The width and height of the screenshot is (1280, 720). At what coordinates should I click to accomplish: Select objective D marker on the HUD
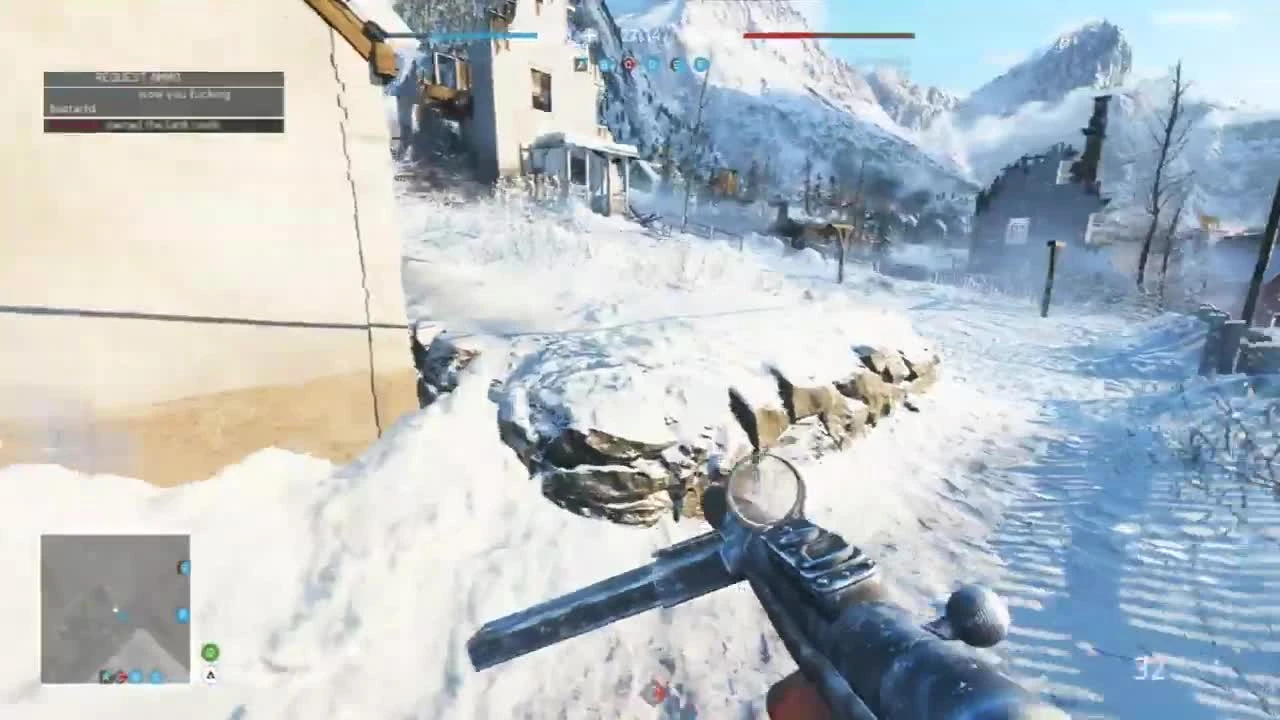pos(652,64)
